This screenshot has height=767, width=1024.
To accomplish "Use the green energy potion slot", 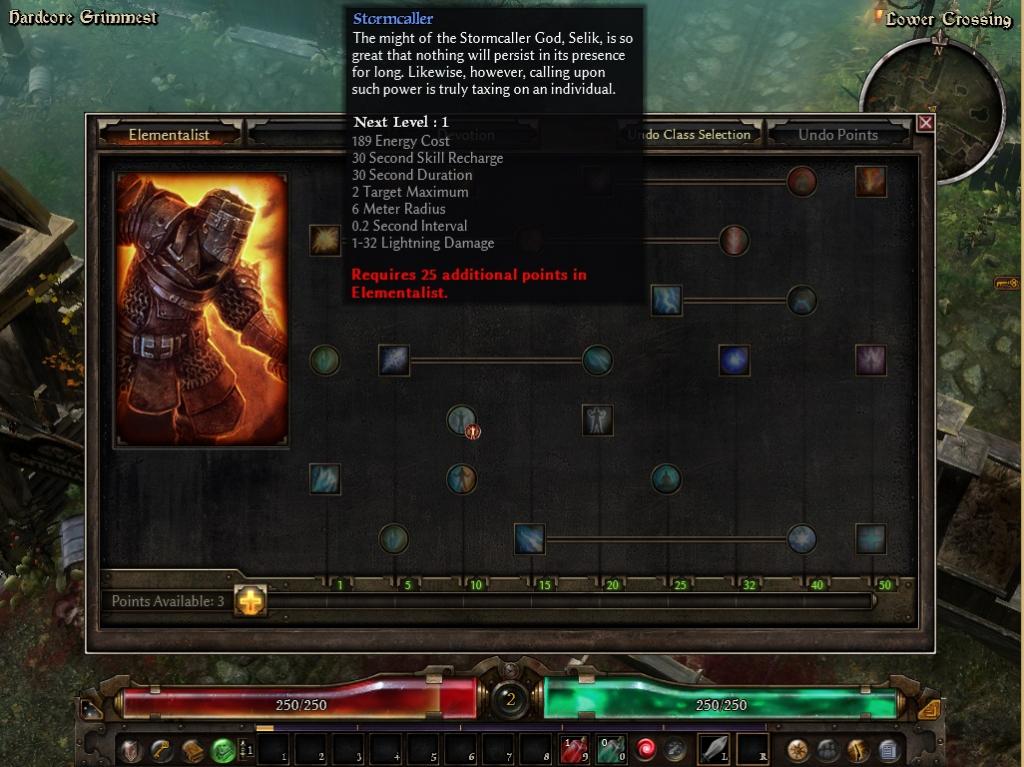I will coord(611,748).
